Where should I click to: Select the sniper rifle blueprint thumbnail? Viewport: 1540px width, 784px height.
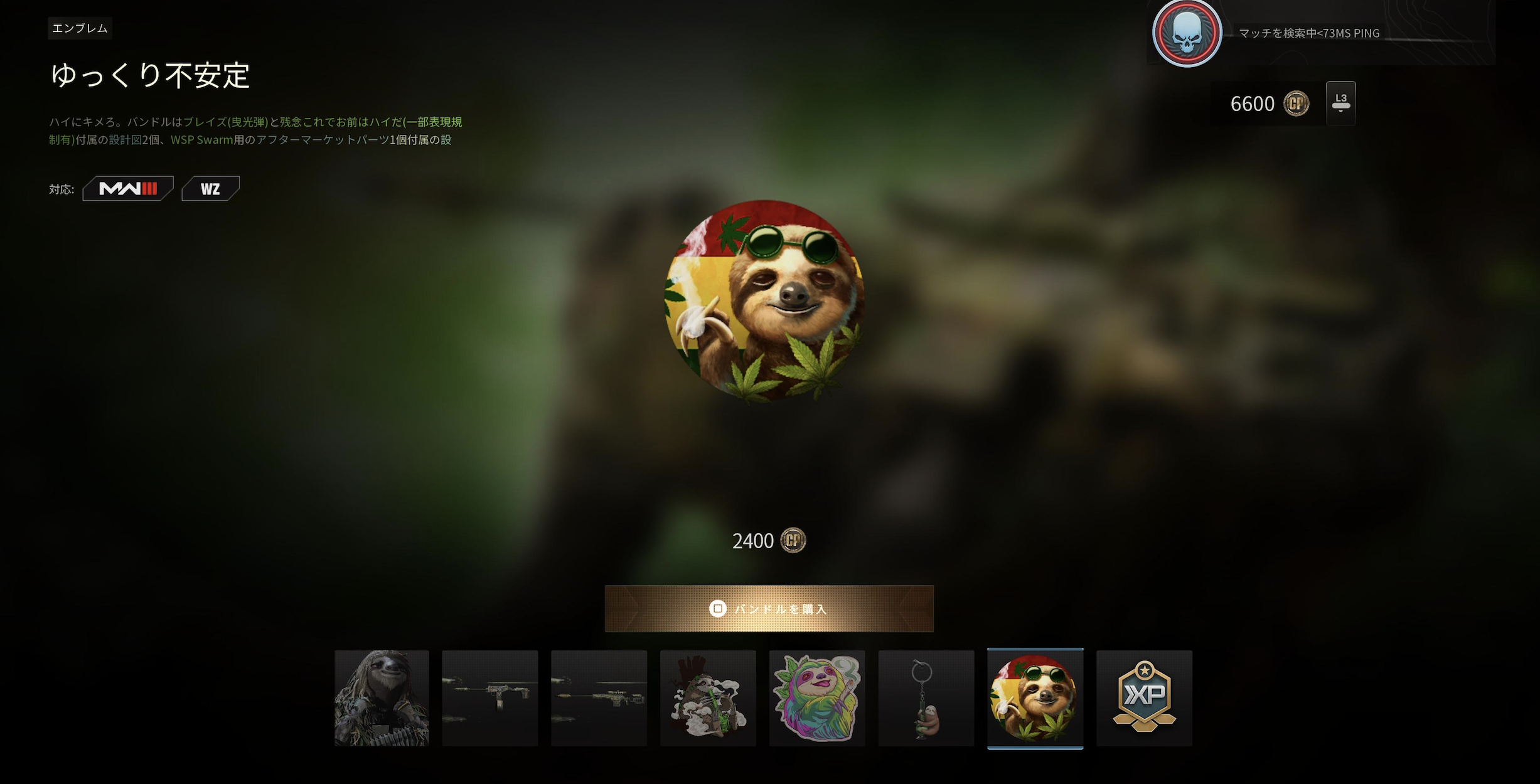point(599,698)
